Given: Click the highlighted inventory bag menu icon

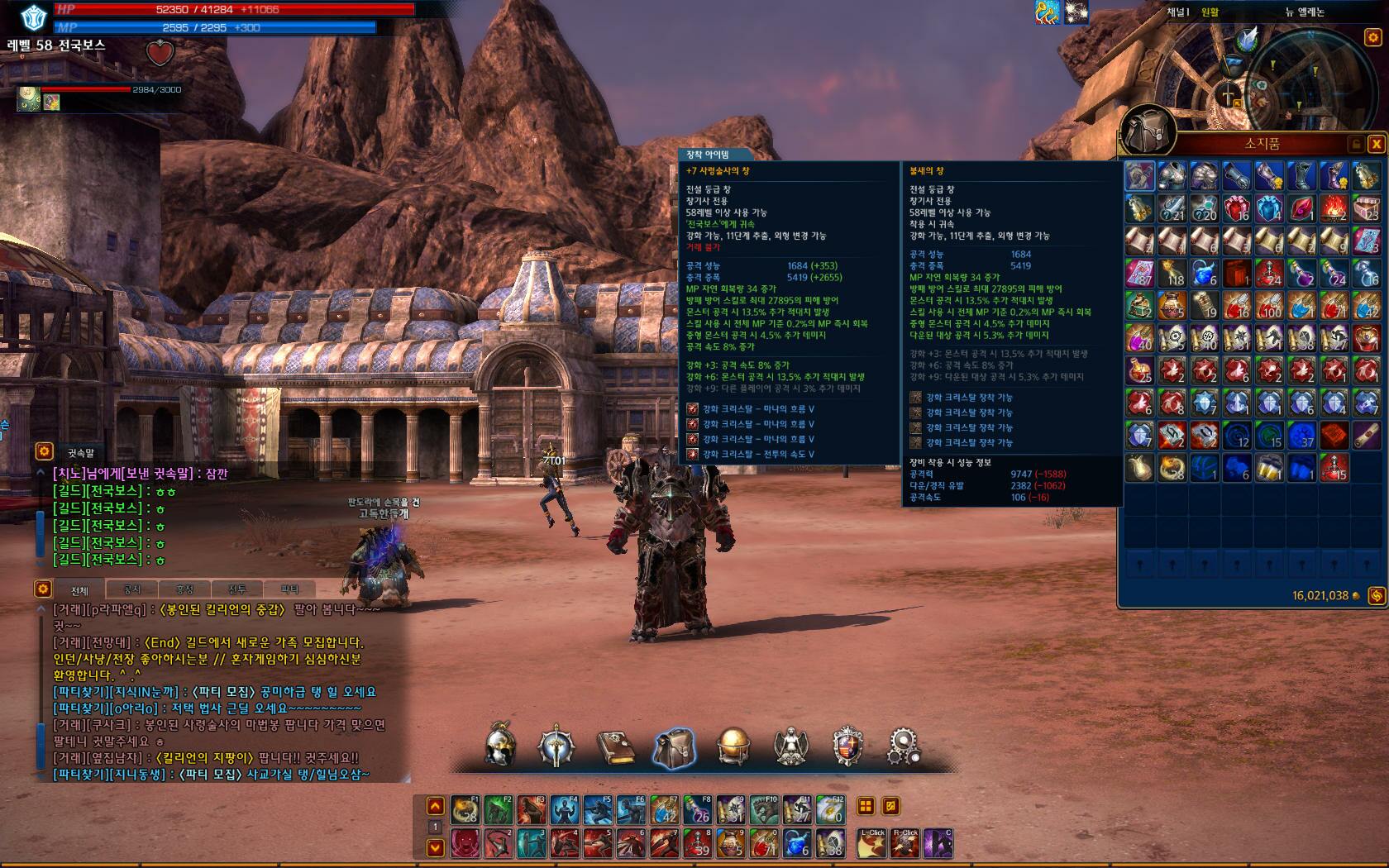Looking at the screenshot, I should [674, 746].
